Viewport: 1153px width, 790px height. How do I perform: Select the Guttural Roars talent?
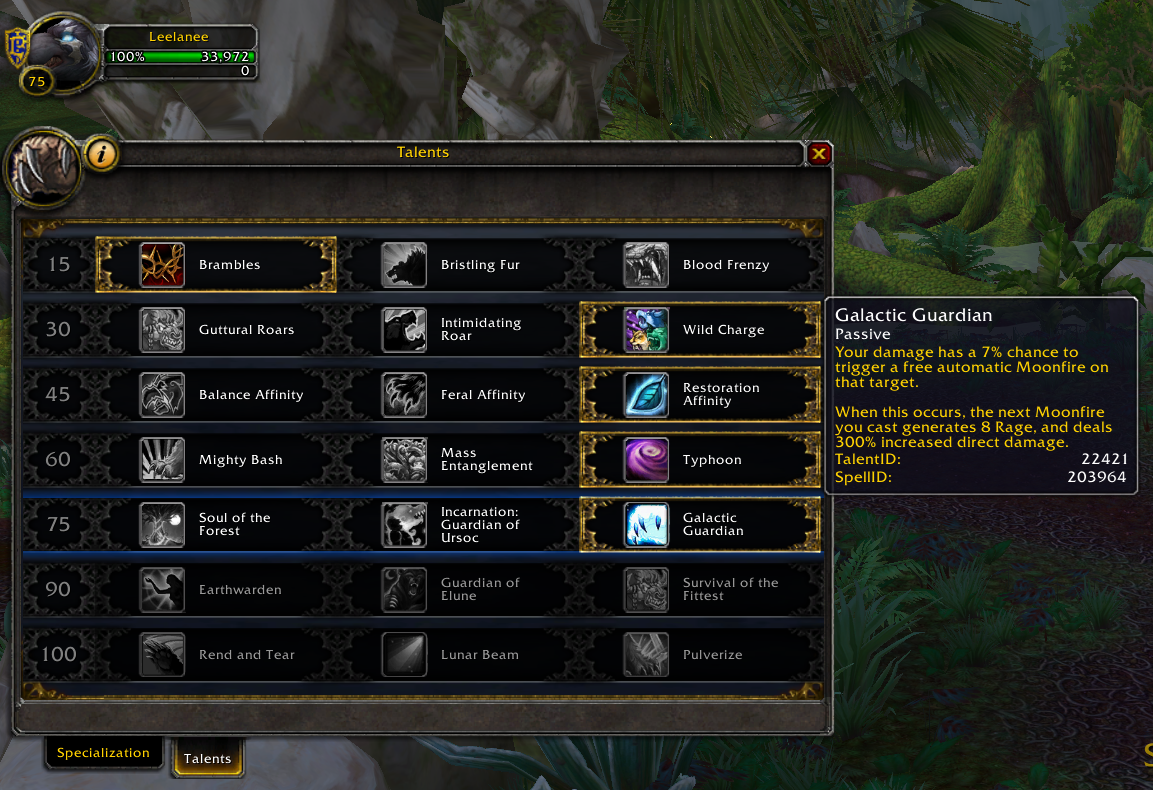tap(216, 330)
